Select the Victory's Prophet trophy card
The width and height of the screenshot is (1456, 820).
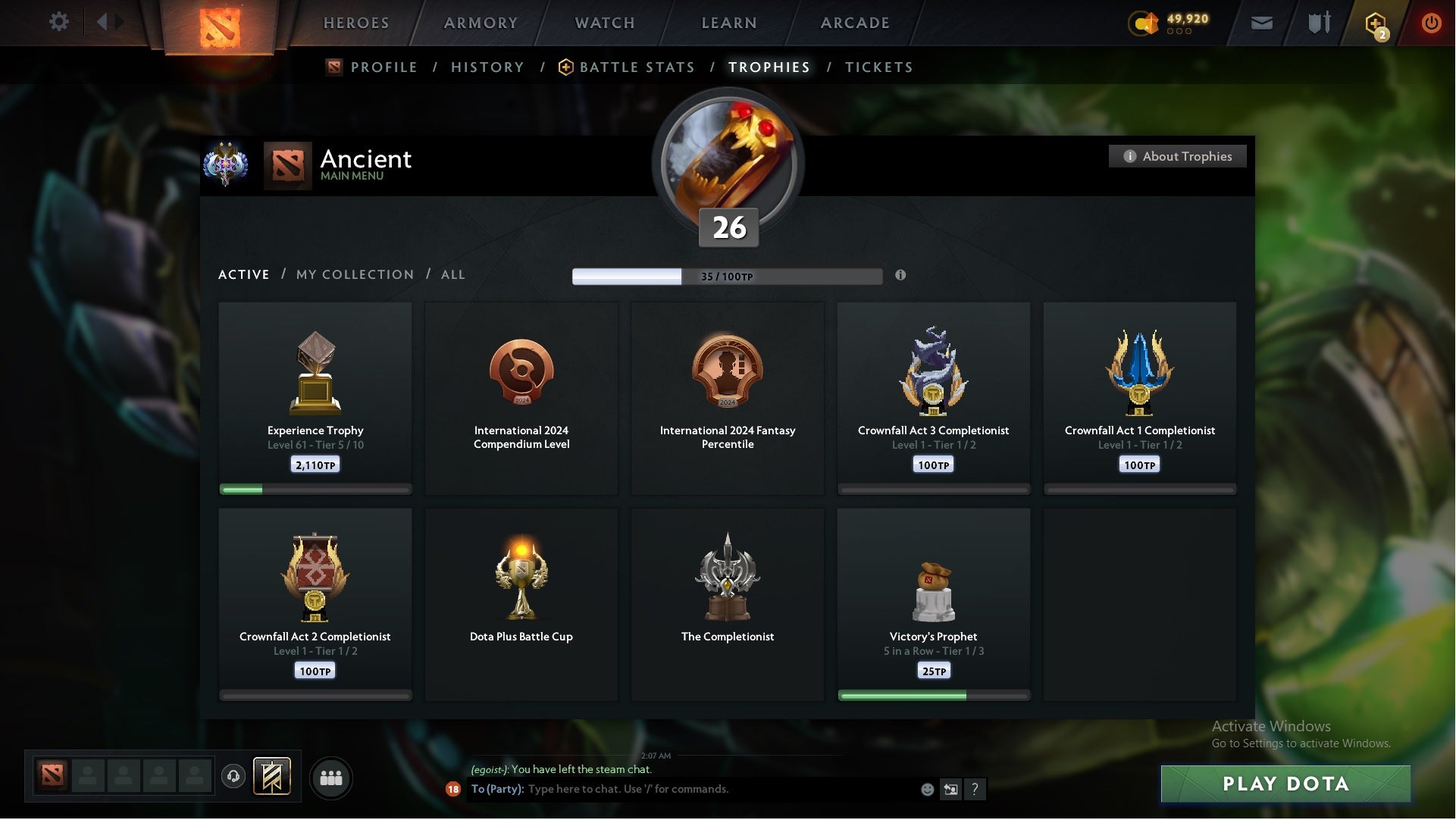click(934, 602)
